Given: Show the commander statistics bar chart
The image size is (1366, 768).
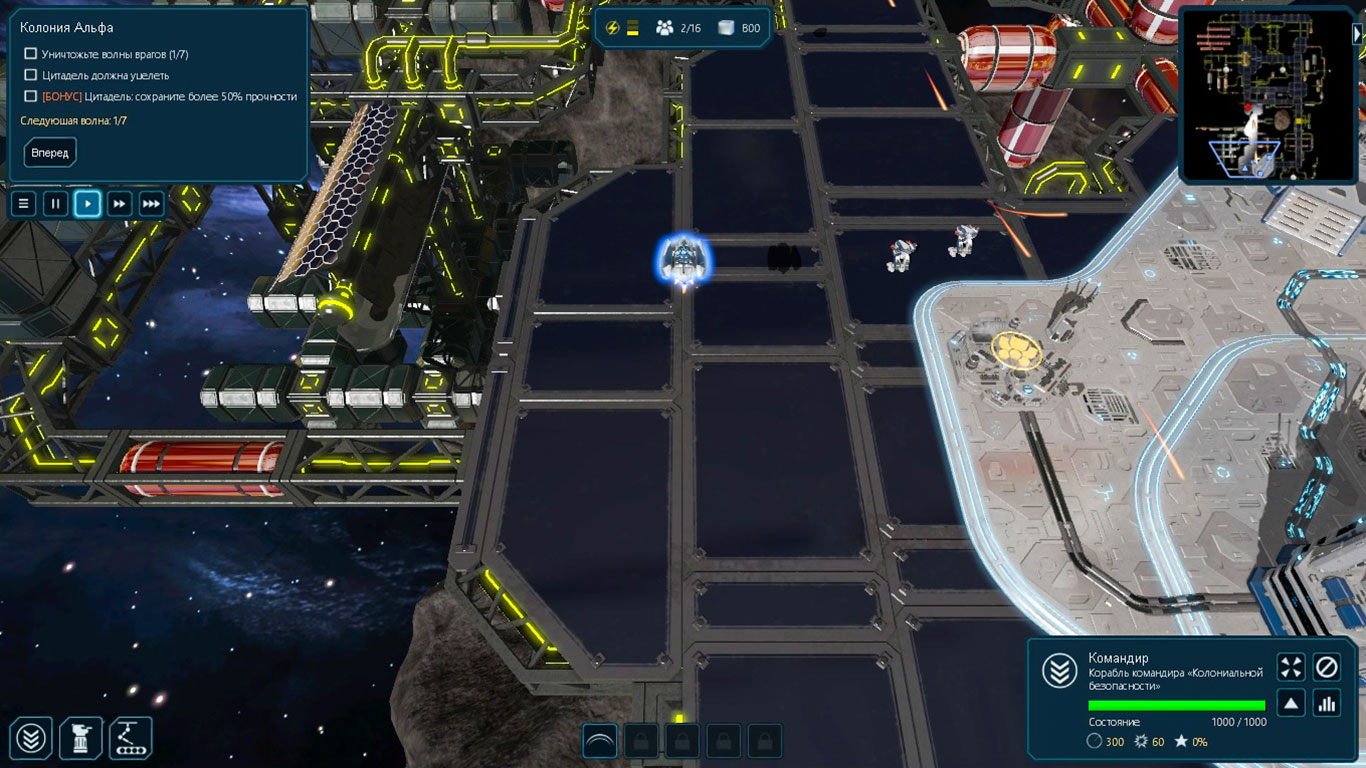Looking at the screenshot, I should pos(1326,704).
